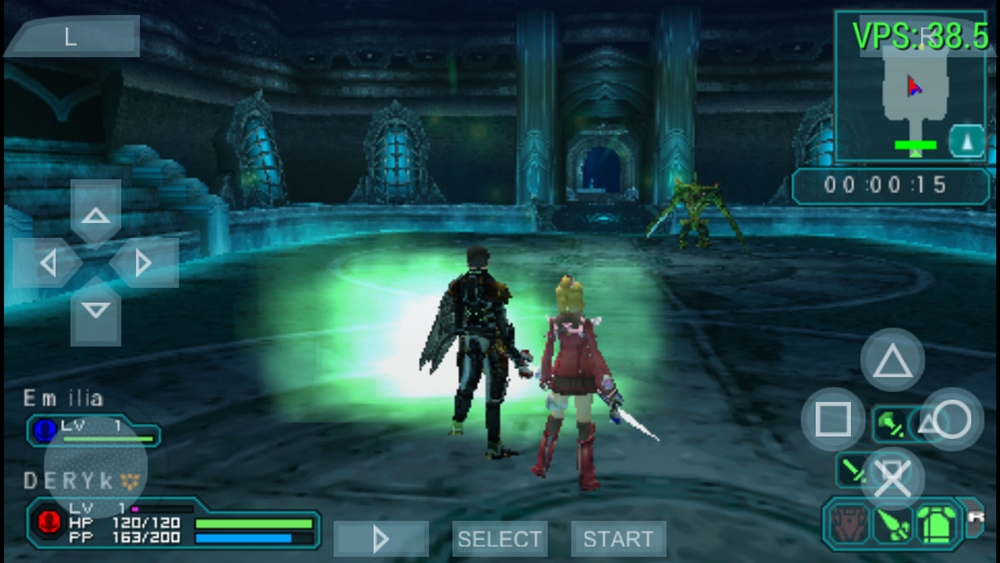This screenshot has width=1000, height=563.
Task: Tap the cross touch button
Action: pos(893,479)
